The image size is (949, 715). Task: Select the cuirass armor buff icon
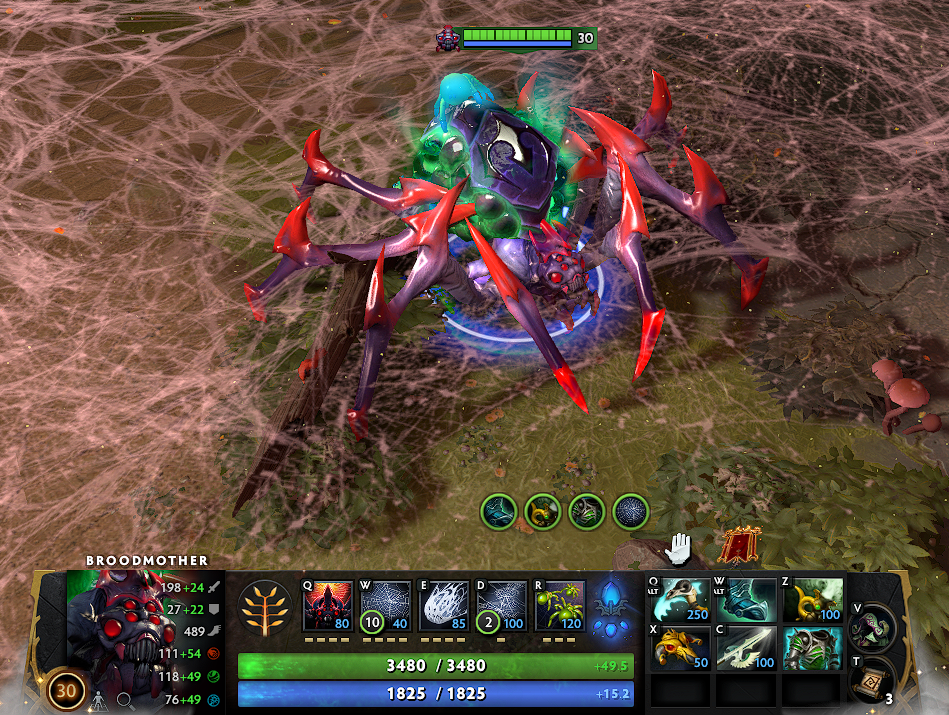coord(587,512)
